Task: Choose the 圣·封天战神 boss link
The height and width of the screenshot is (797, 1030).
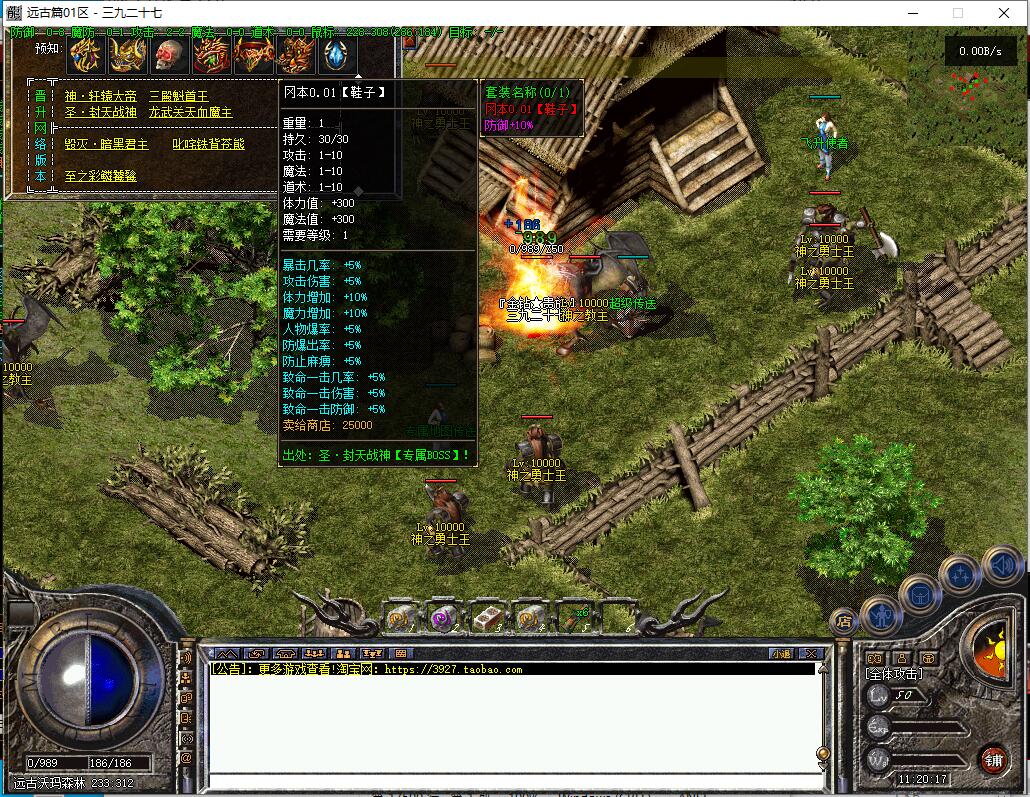Action: (100, 112)
